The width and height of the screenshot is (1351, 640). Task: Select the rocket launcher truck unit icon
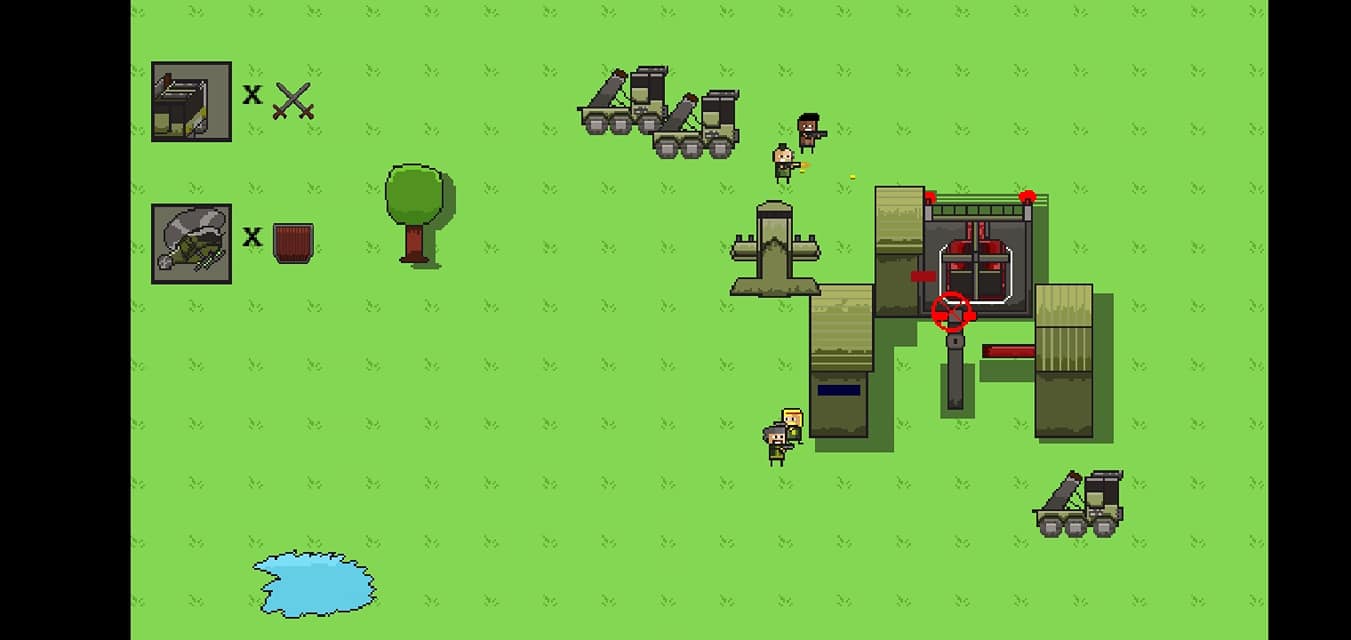point(191,101)
